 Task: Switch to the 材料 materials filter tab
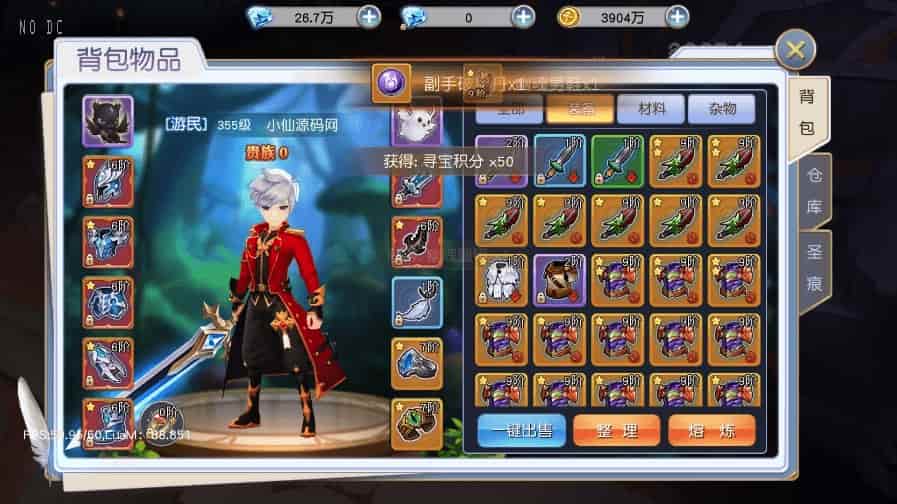click(650, 110)
